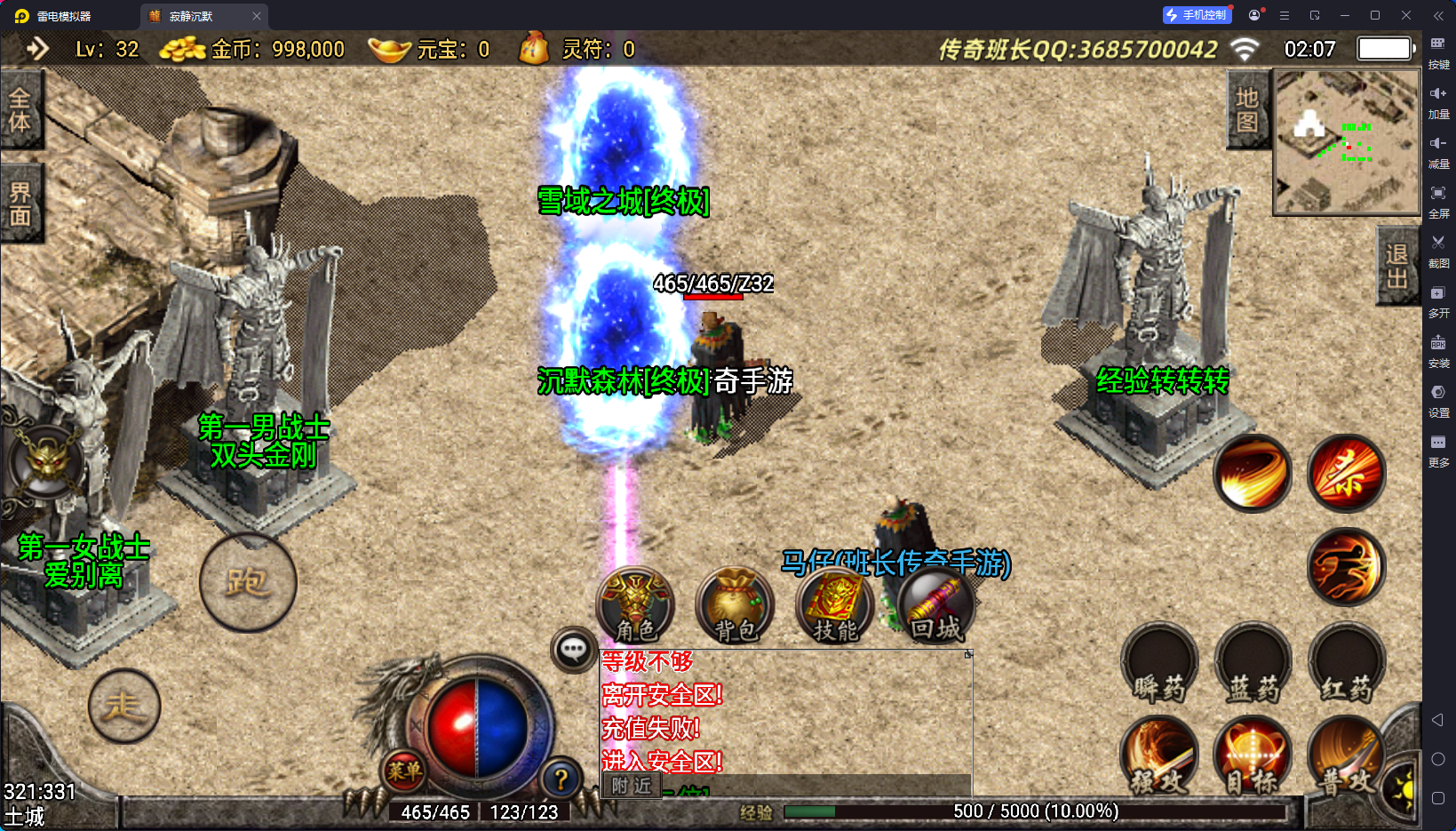This screenshot has height=831, width=1456.
Task: Click the minimap in the corner
Action: pos(1346,142)
